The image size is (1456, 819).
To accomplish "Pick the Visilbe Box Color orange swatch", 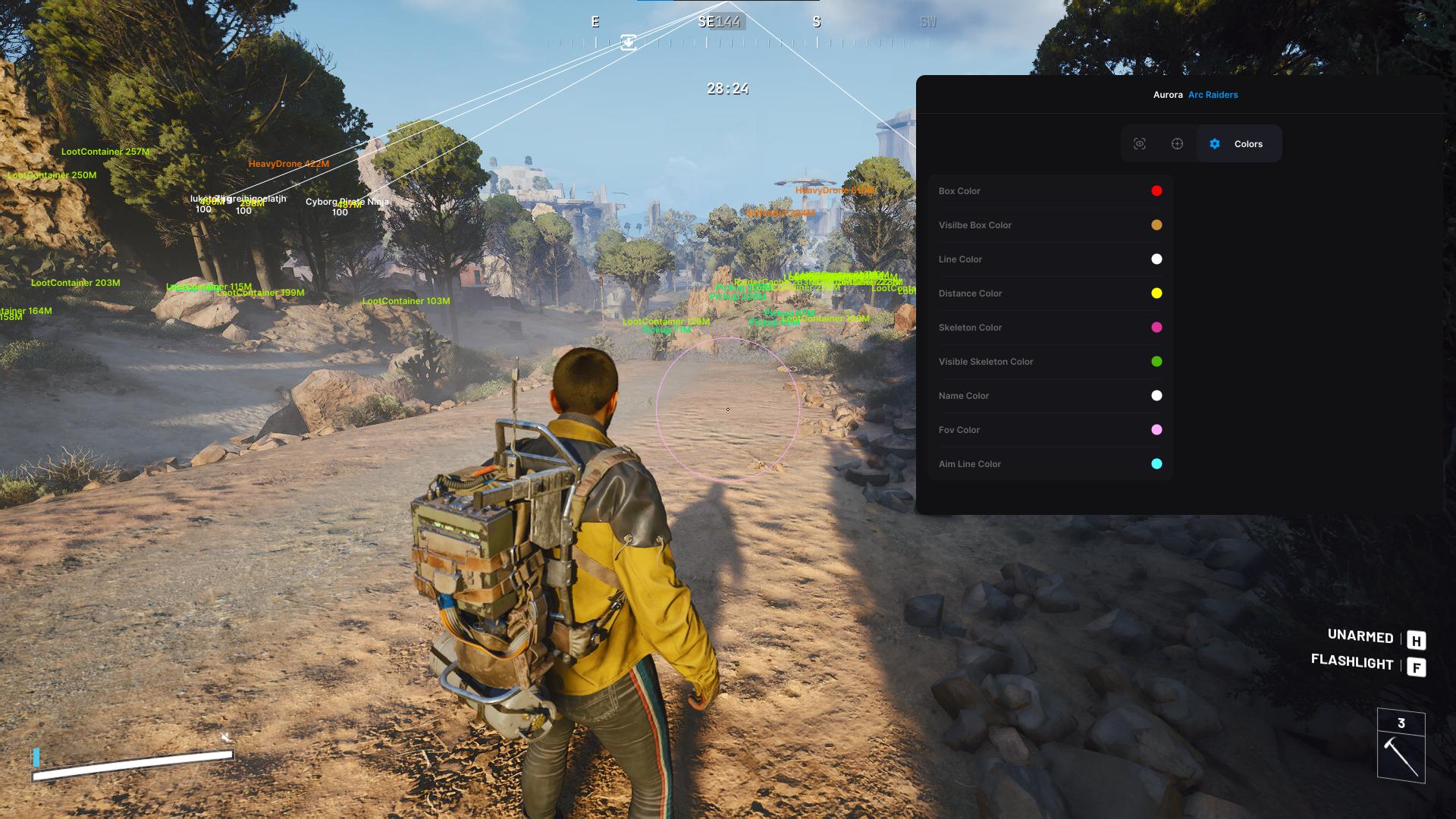I will (x=1156, y=225).
